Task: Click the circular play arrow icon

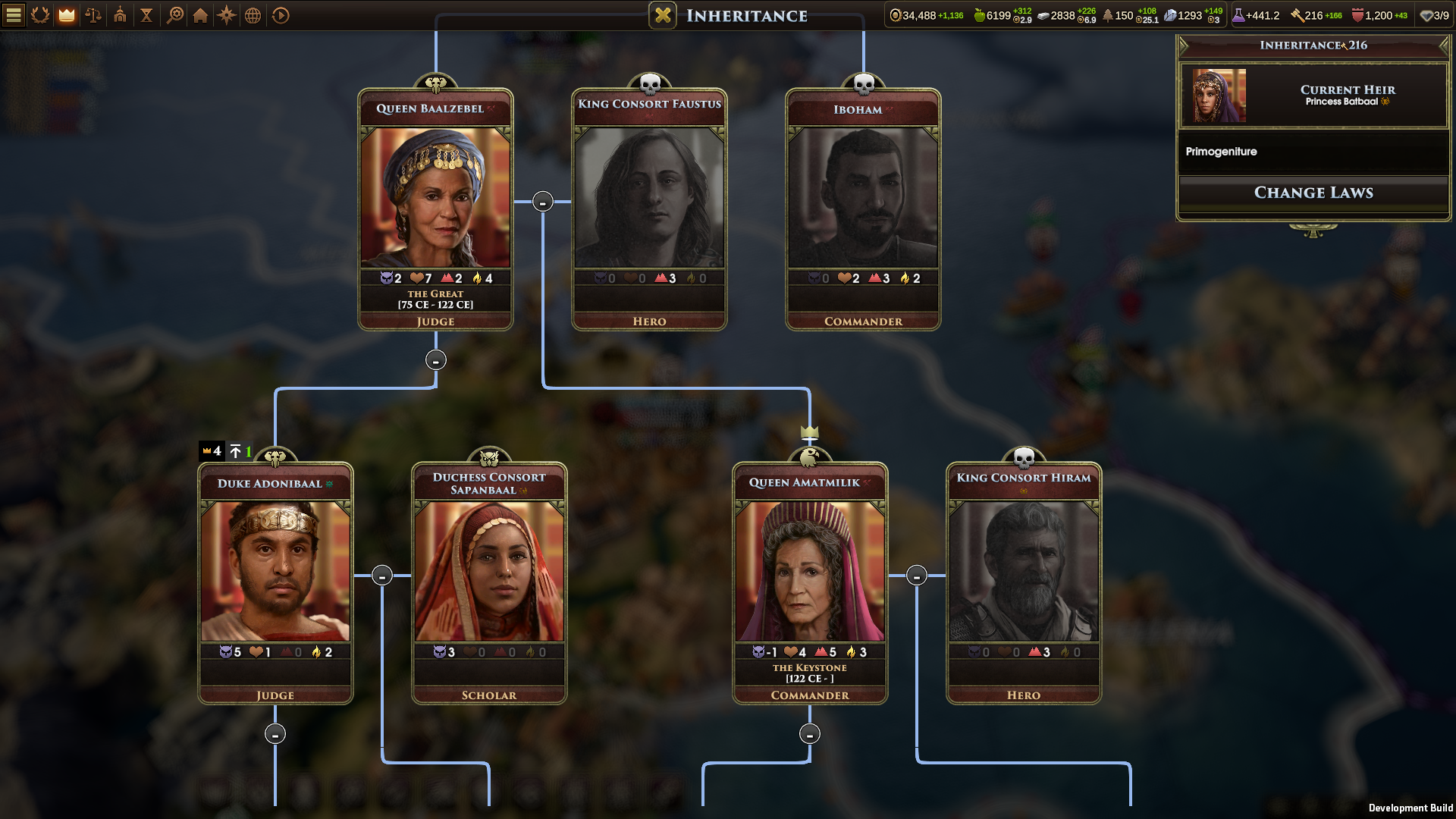Action: click(281, 15)
